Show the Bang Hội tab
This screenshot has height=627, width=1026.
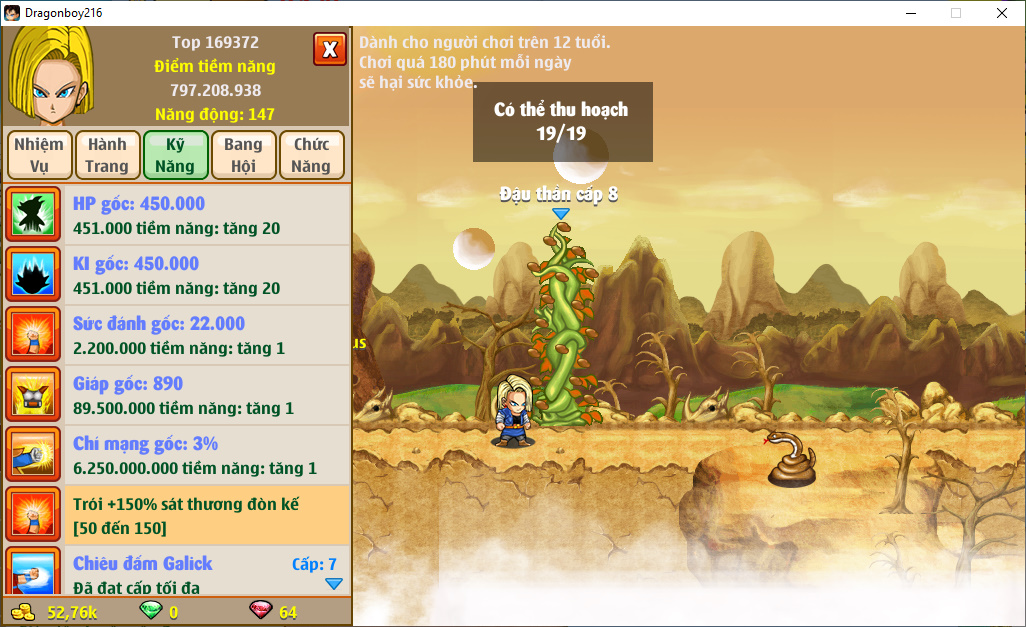[243, 155]
